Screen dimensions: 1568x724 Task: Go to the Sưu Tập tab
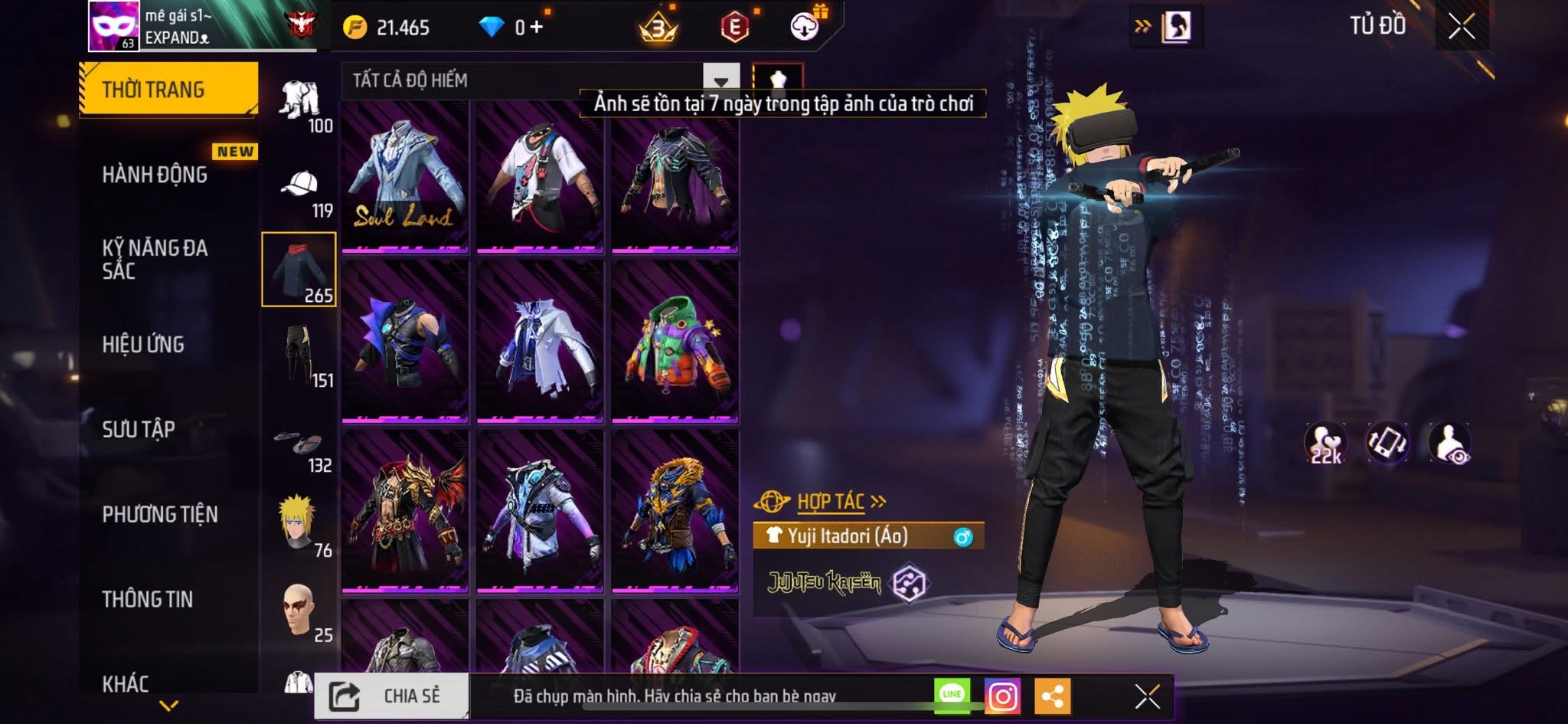[139, 429]
